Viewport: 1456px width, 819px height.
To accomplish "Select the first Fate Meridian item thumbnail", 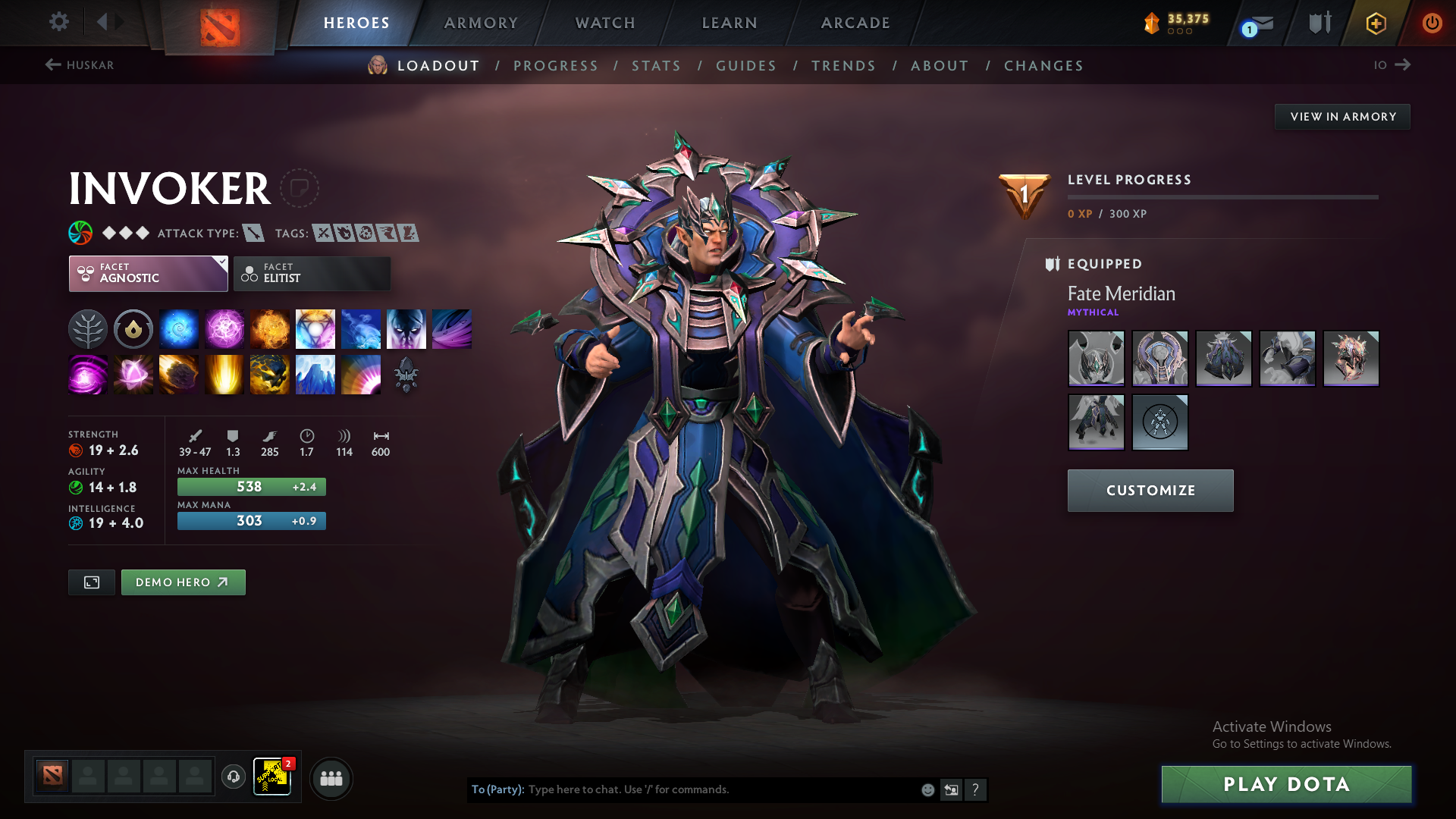I will 1096,359.
